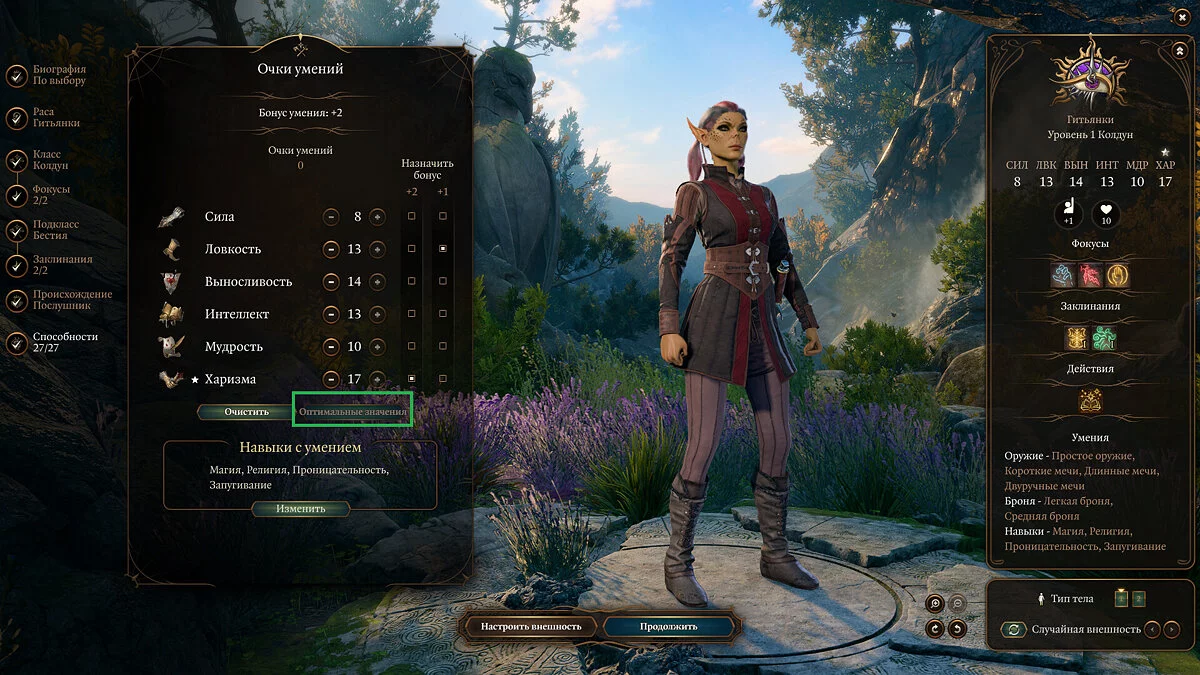Click the Очистить button
The height and width of the screenshot is (675, 1200).
[246, 411]
